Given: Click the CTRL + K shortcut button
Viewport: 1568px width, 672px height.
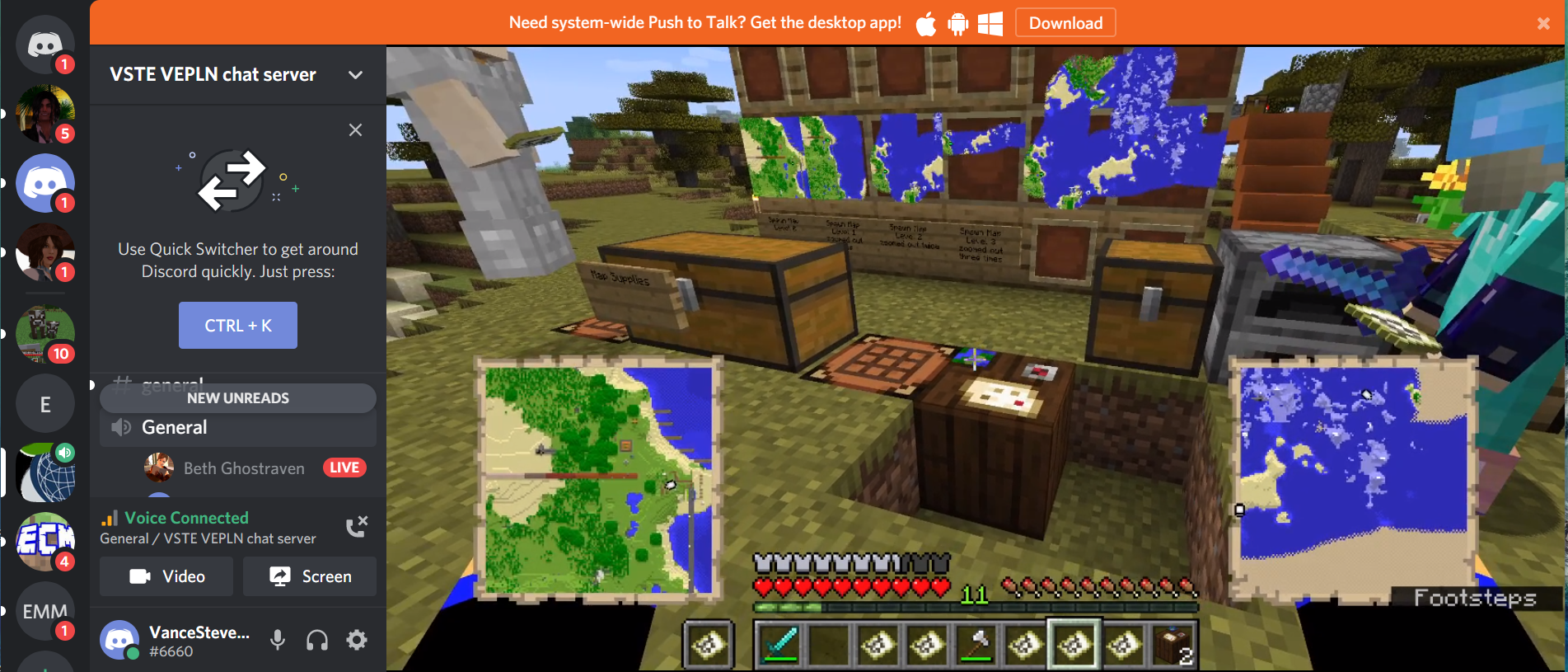Looking at the screenshot, I should click(237, 325).
